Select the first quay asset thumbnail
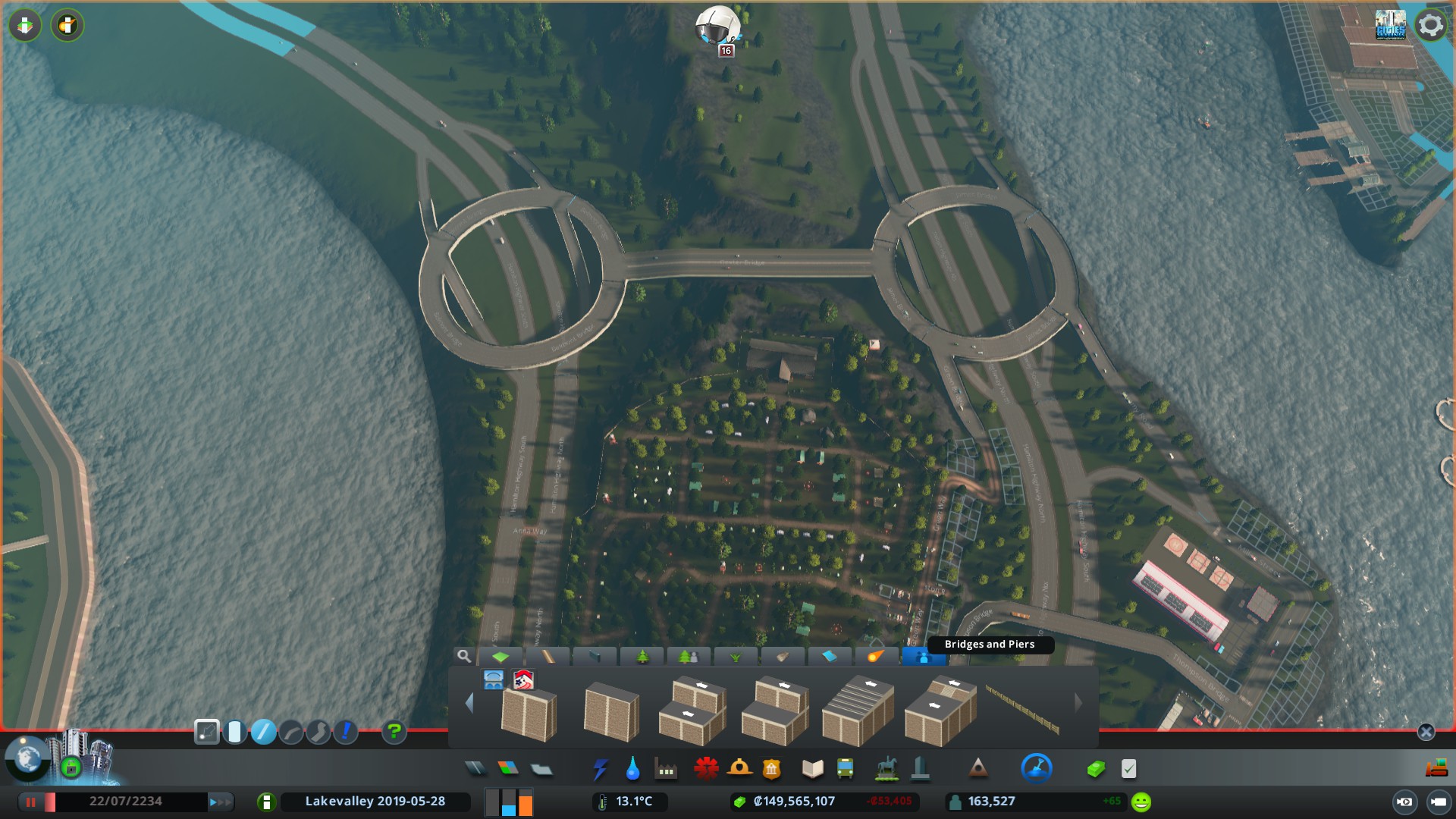The width and height of the screenshot is (1456, 819). [530, 711]
